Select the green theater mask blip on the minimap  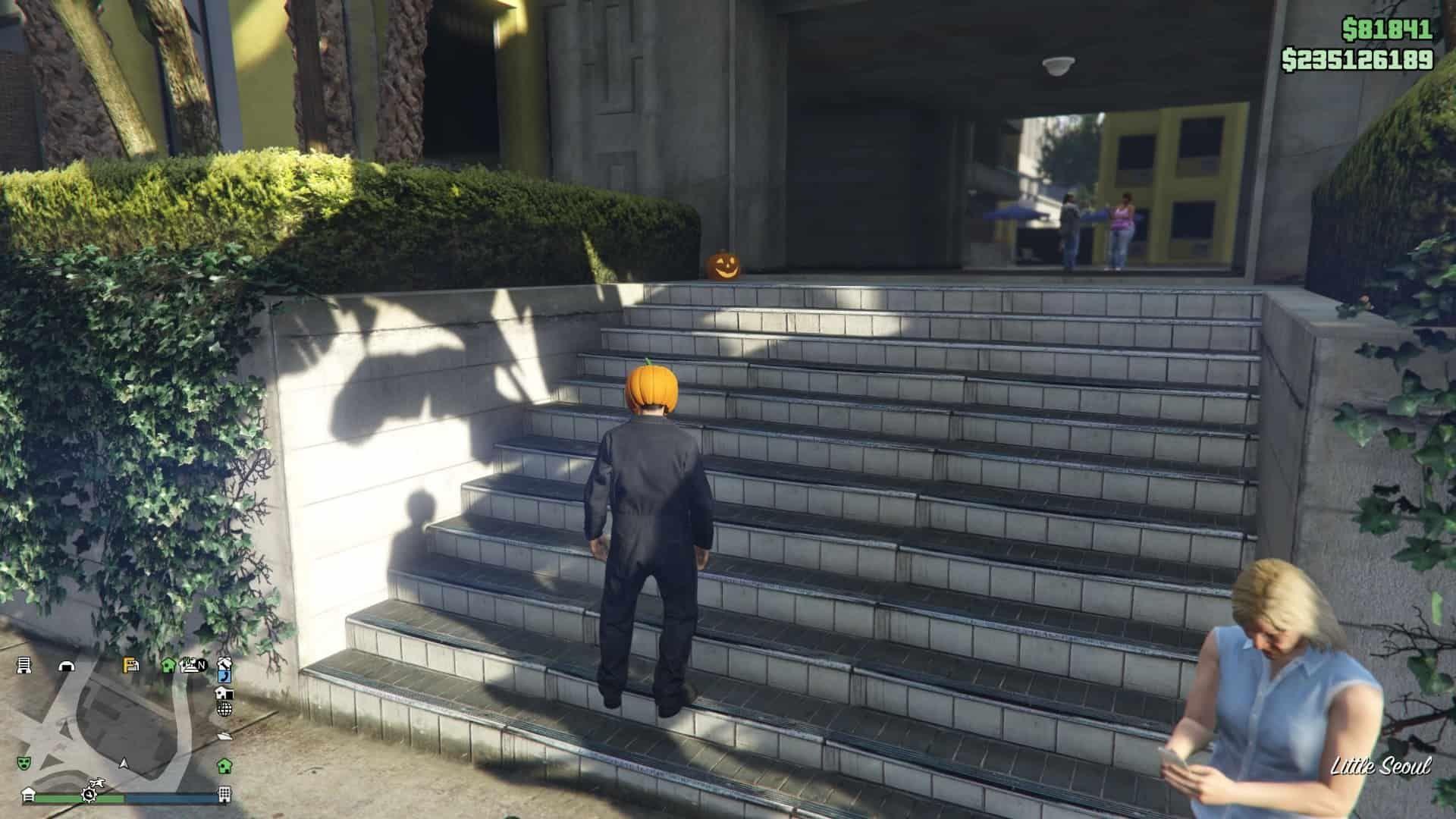pyautogui.click(x=23, y=764)
